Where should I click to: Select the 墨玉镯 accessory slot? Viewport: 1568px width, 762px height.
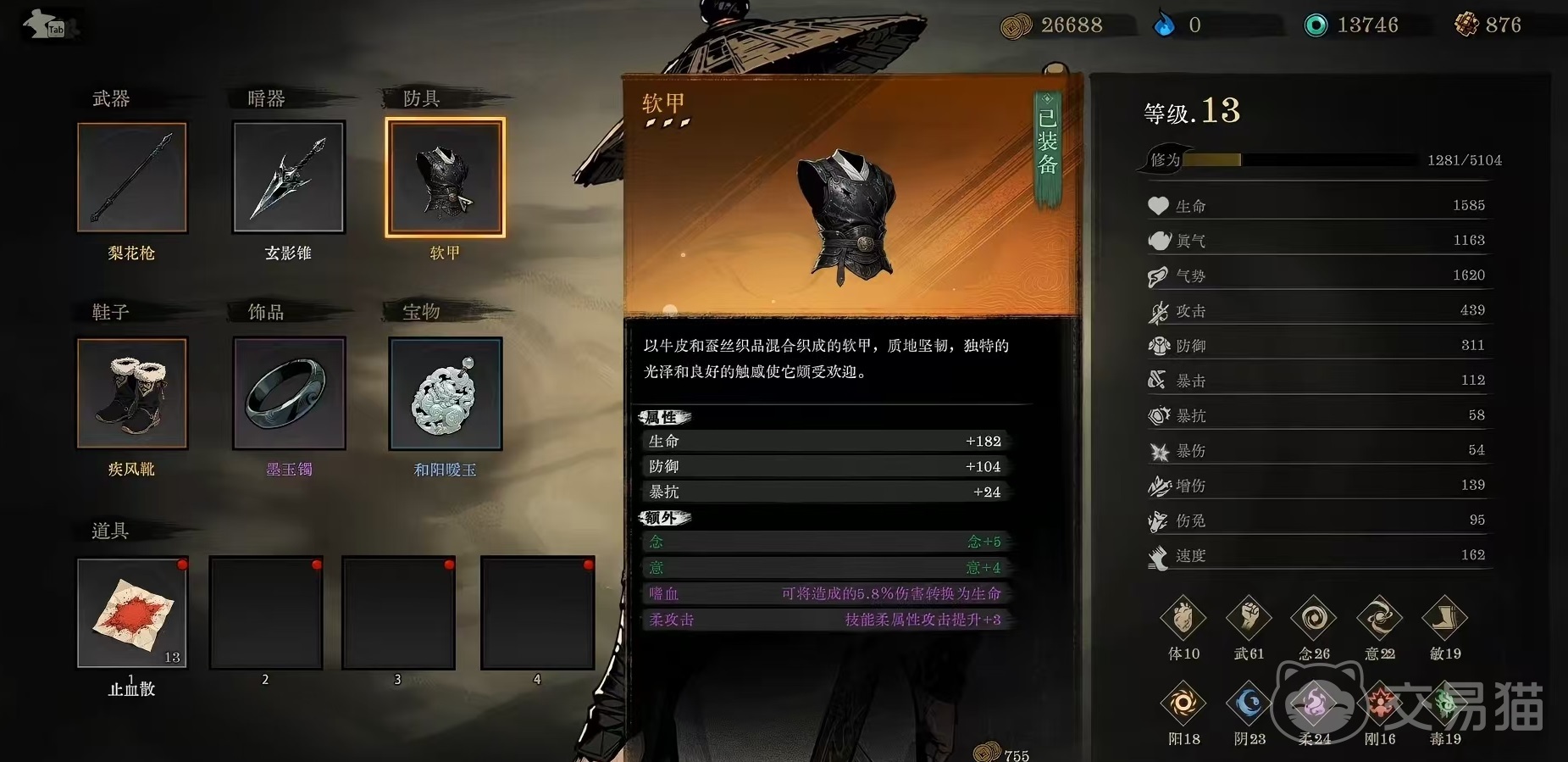pos(289,393)
